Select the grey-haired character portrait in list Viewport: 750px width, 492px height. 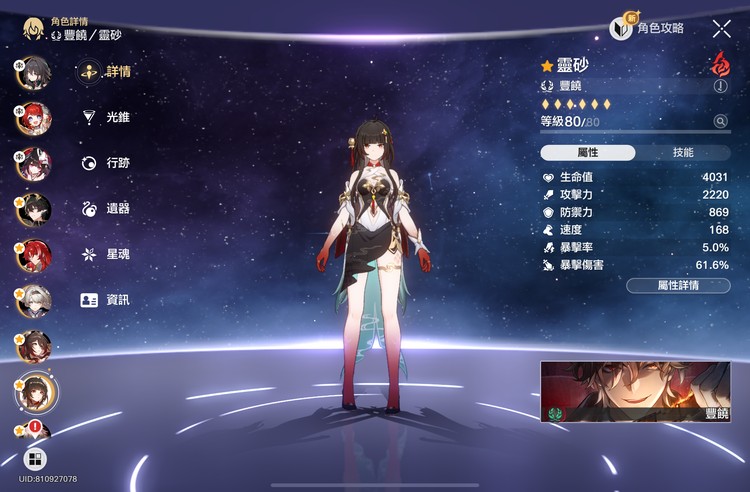click(x=32, y=299)
